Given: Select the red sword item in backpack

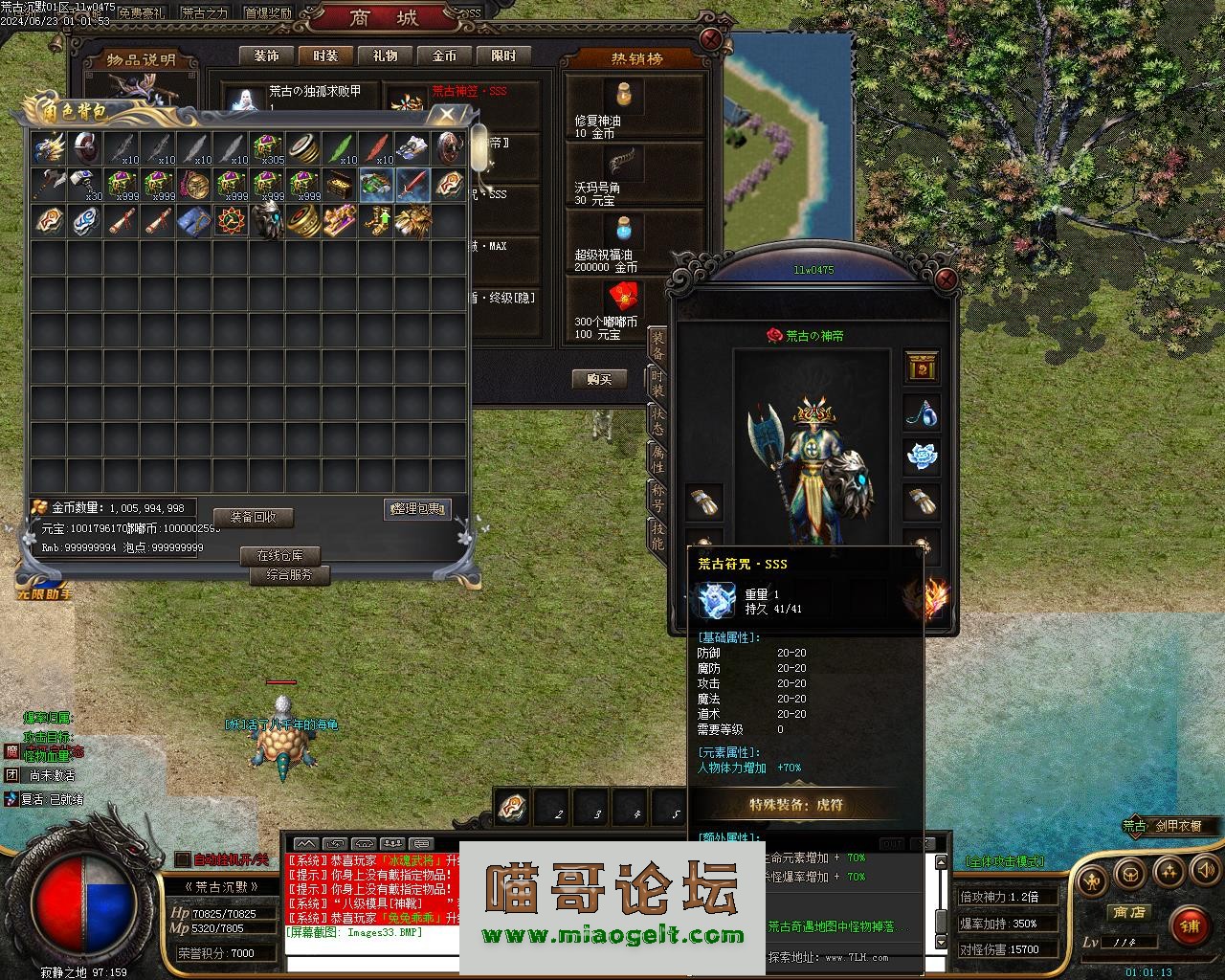Looking at the screenshot, I should pos(412,185).
